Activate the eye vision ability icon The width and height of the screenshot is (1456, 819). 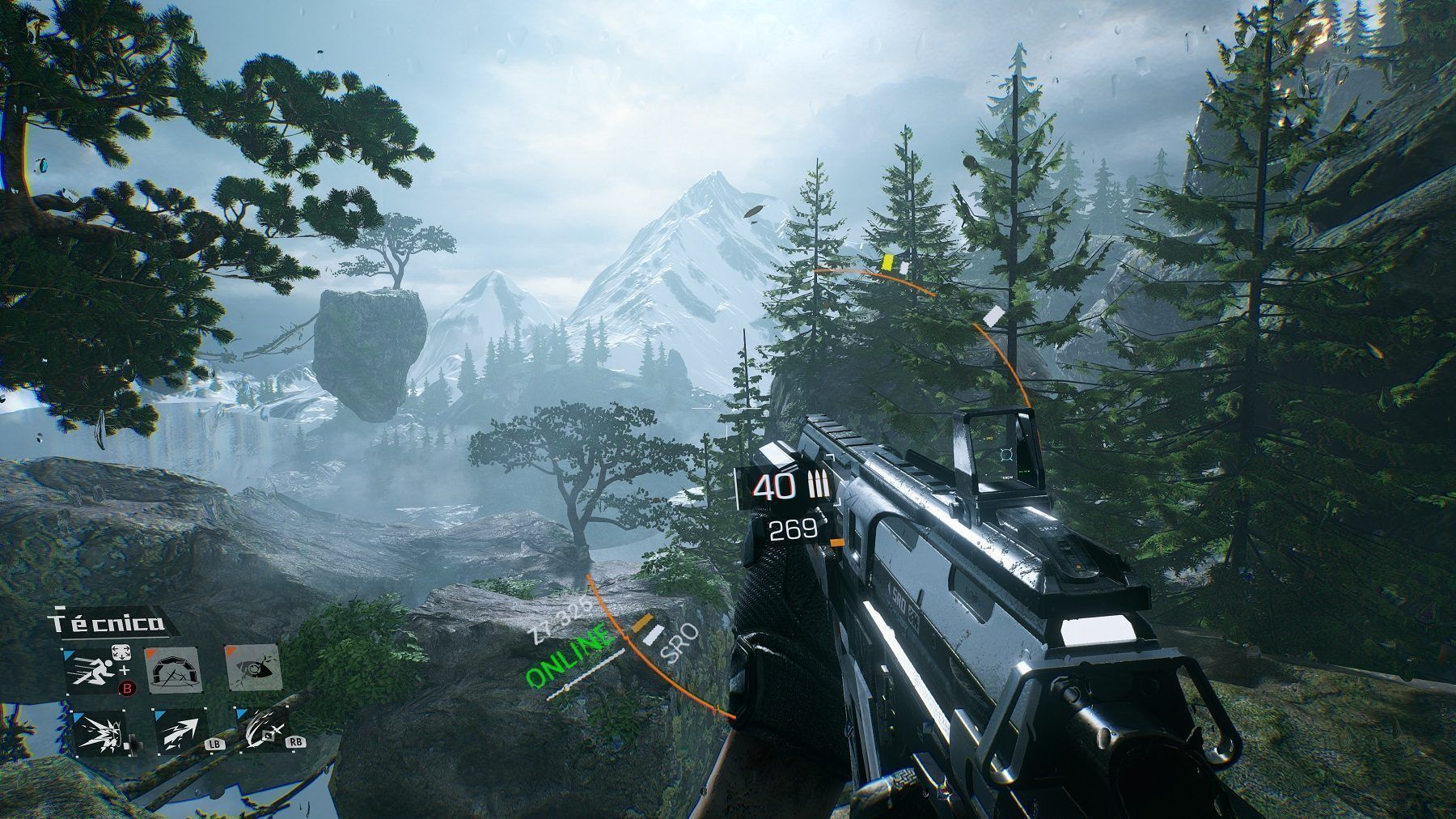pyautogui.click(x=252, y=669)
